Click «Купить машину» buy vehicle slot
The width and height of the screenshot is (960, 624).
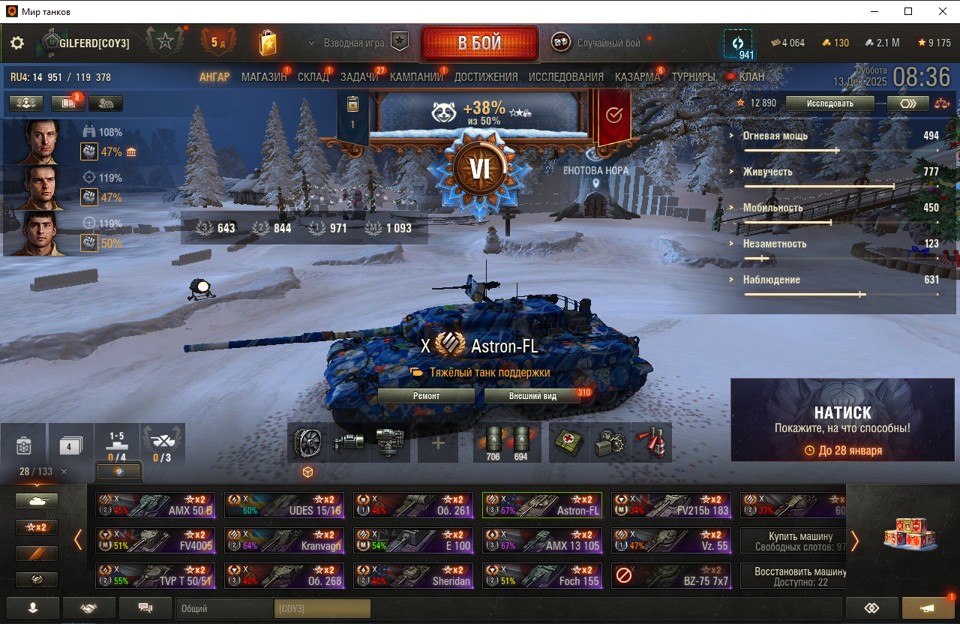point(793,541)
